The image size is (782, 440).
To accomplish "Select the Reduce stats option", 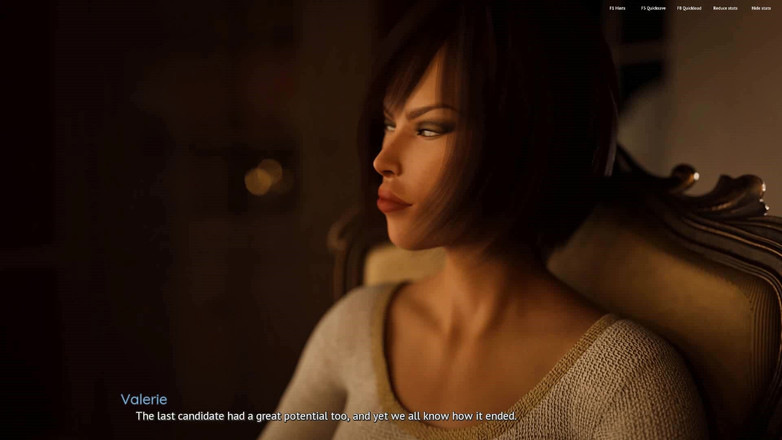I will [725, 8].
